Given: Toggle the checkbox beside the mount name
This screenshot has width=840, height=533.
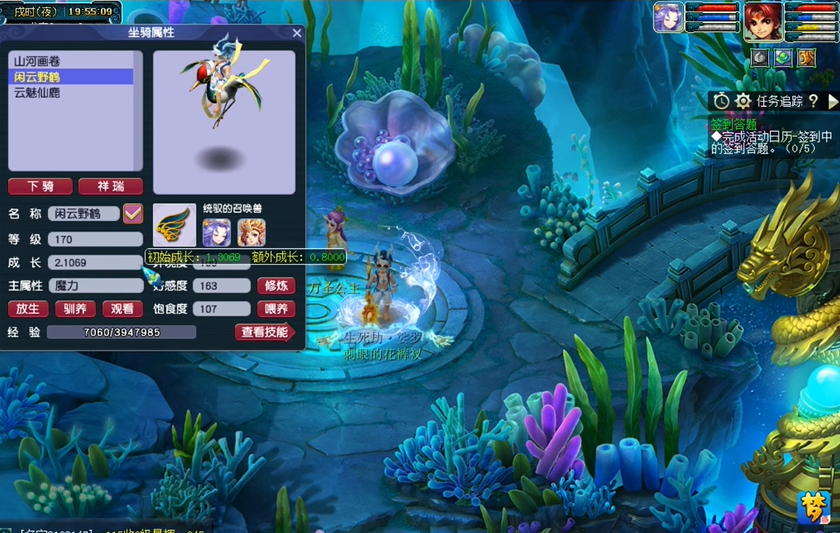Looking at the screenshot, I should pos(133,213).
